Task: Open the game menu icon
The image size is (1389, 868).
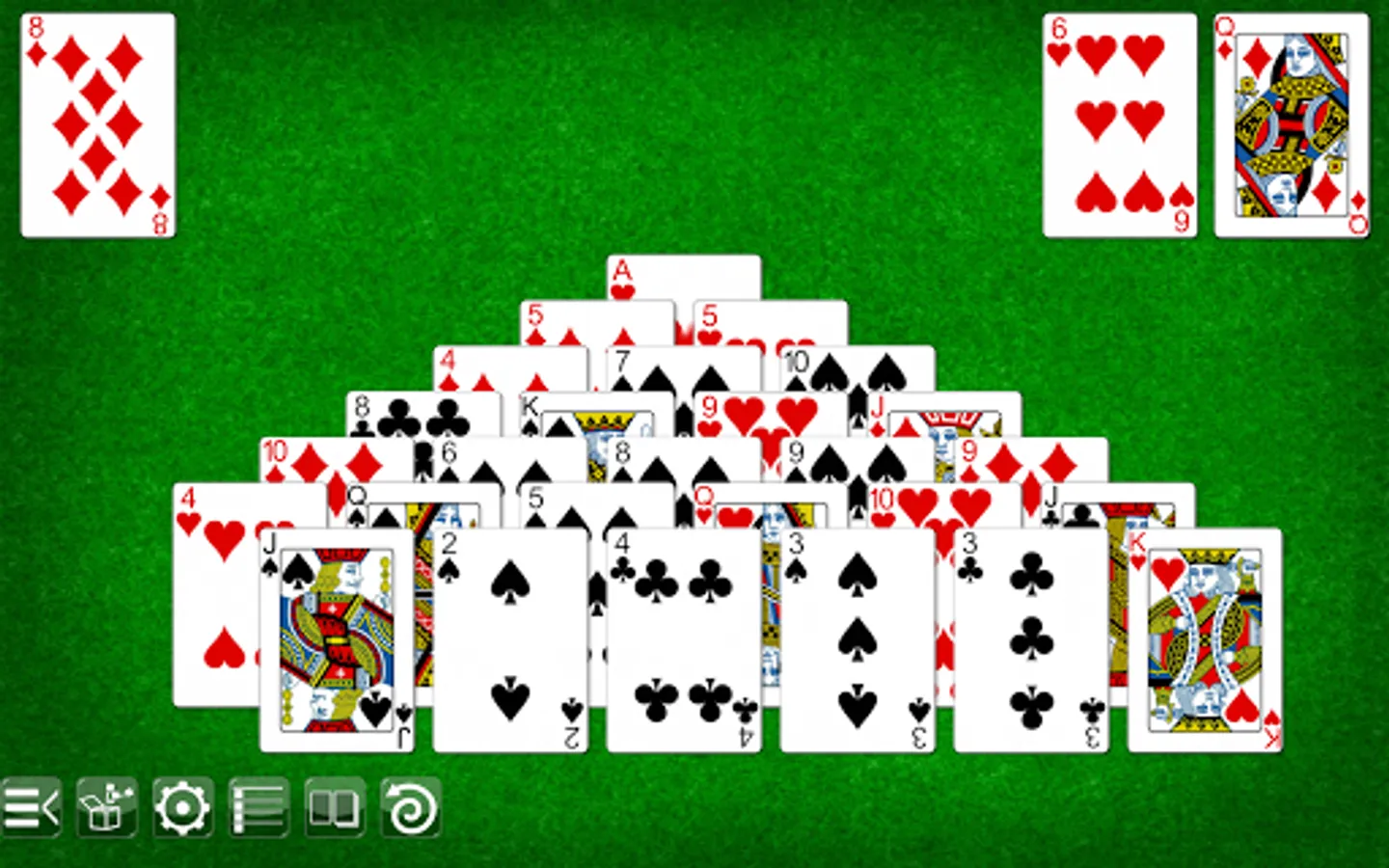Action: click(34, 808)
